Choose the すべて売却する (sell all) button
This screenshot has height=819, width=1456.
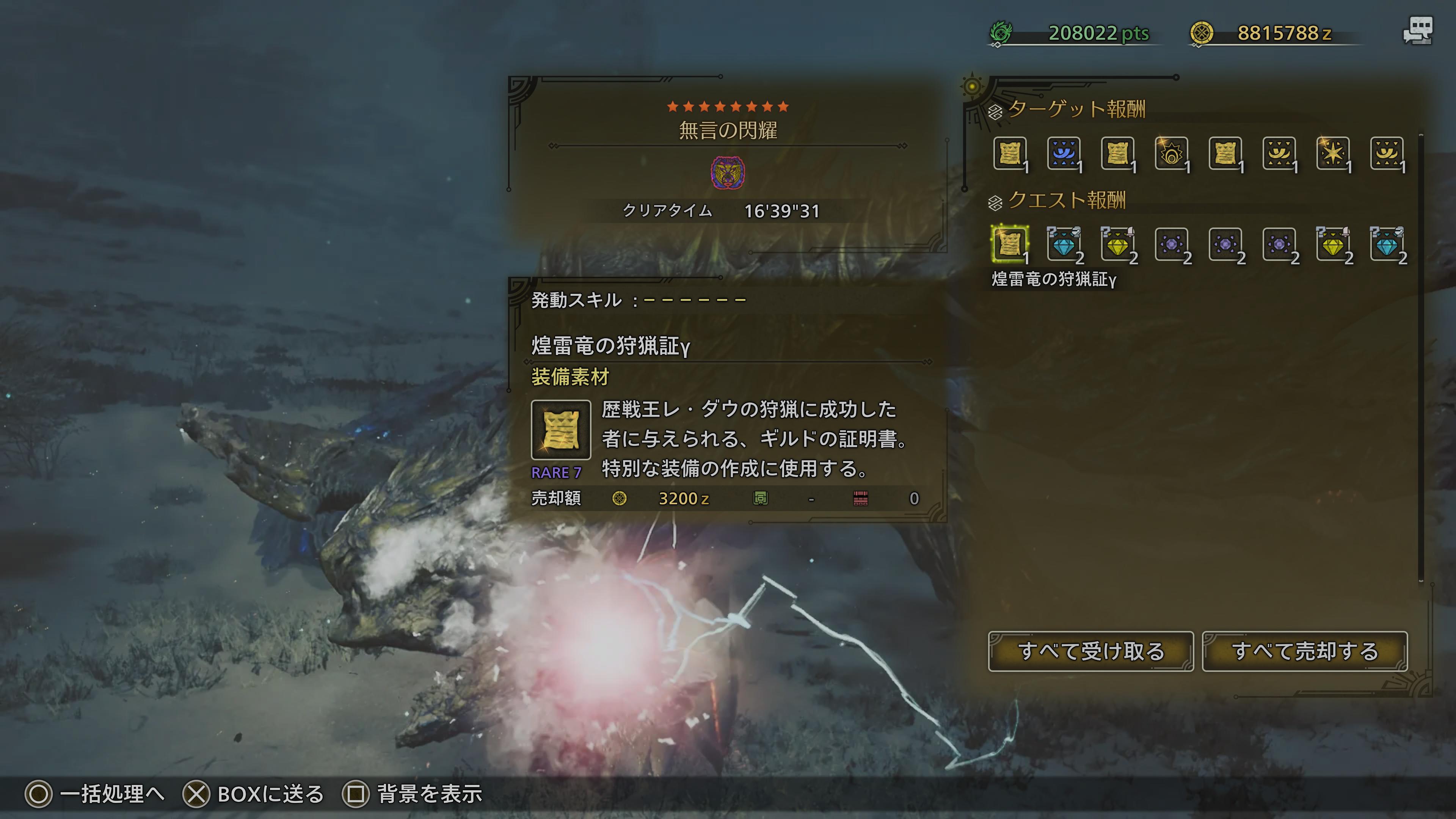click(x=1304, y=651)
